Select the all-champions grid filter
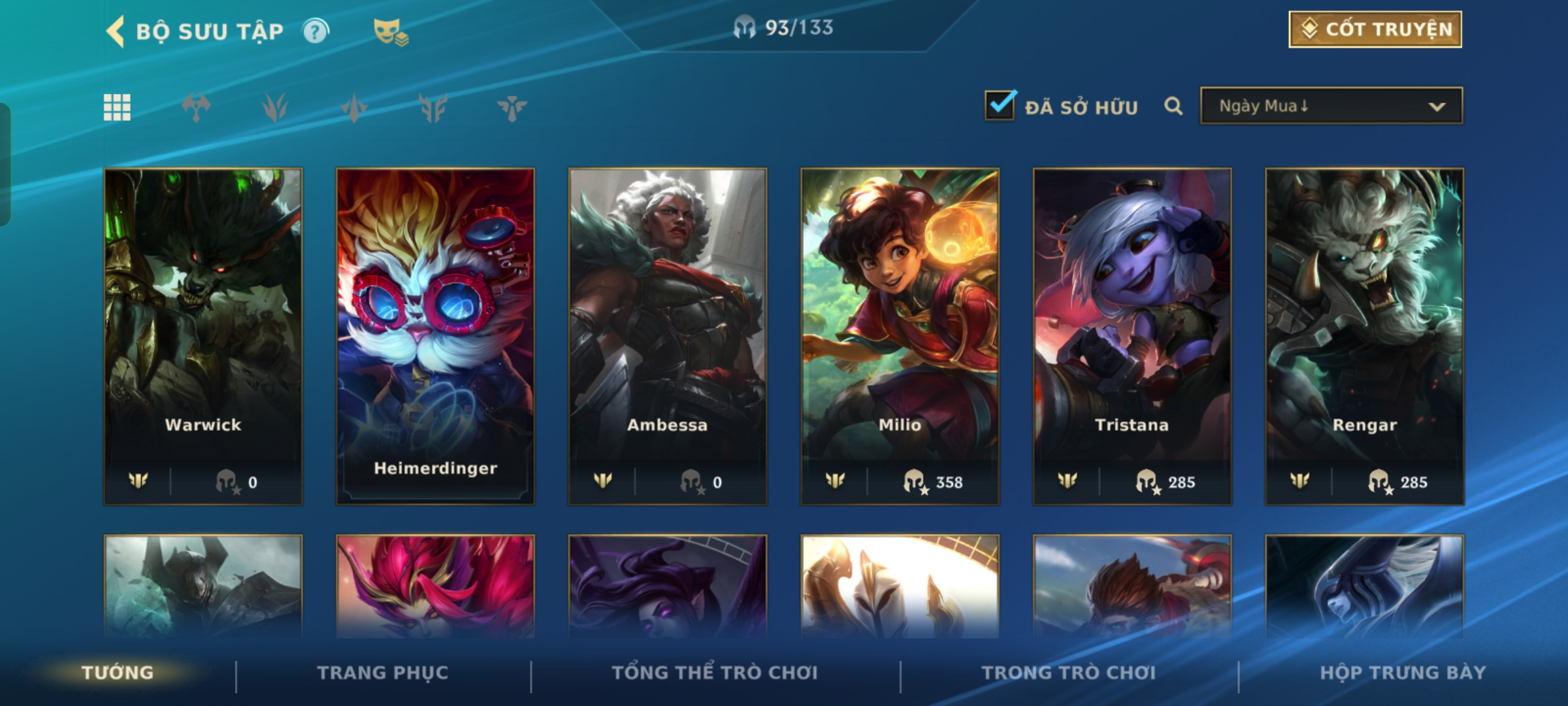The height and width of the screenshot is (706, 1568). (x=117, y=107)
